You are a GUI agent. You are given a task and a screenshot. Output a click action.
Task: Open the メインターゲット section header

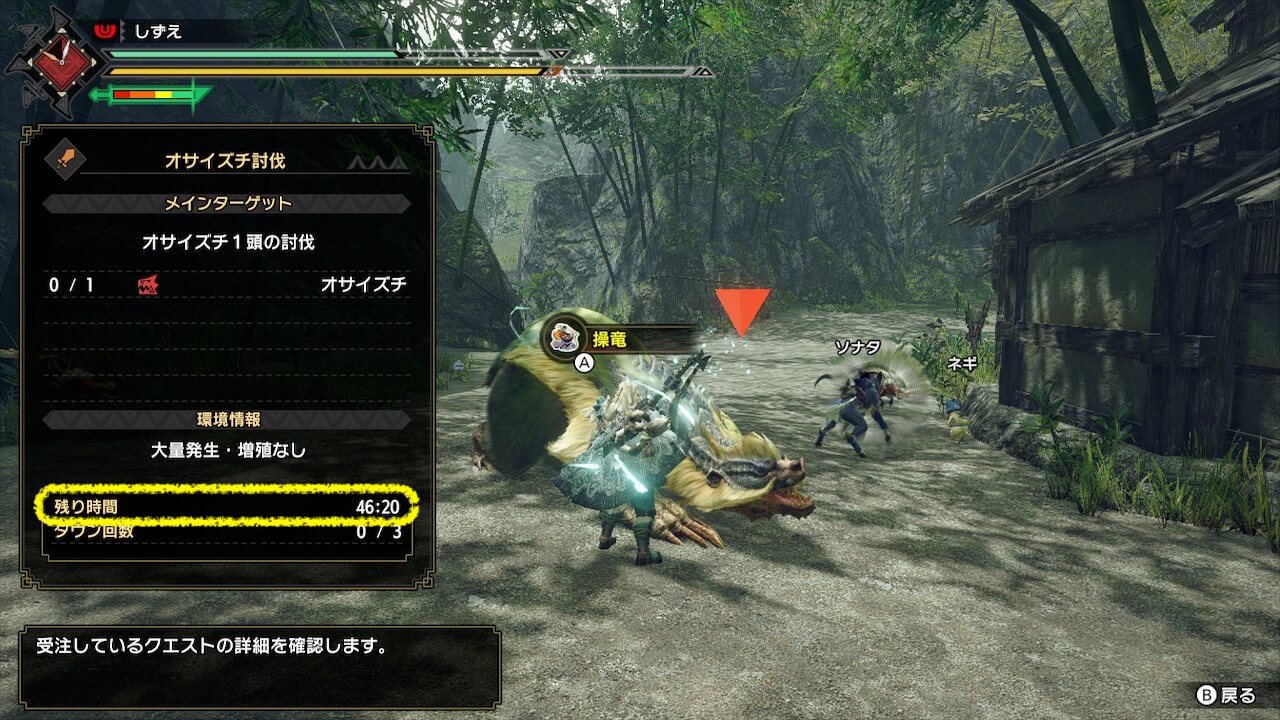tap(227, 204)
